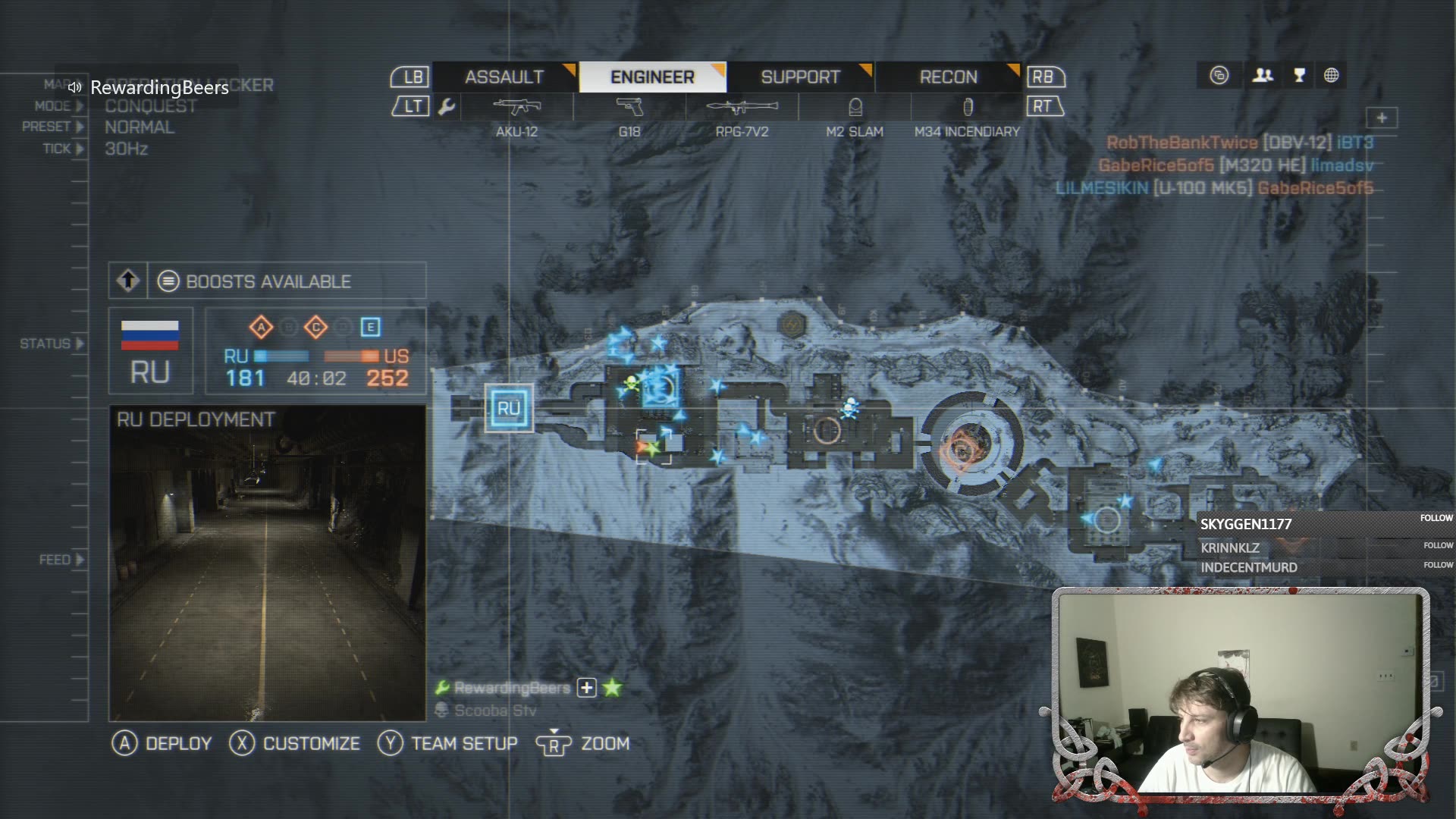Image resolution: width=1456 pixels, height=819 pixels.
Task: Switch to the Assault class tab
Action: click(x=504, y=77)
